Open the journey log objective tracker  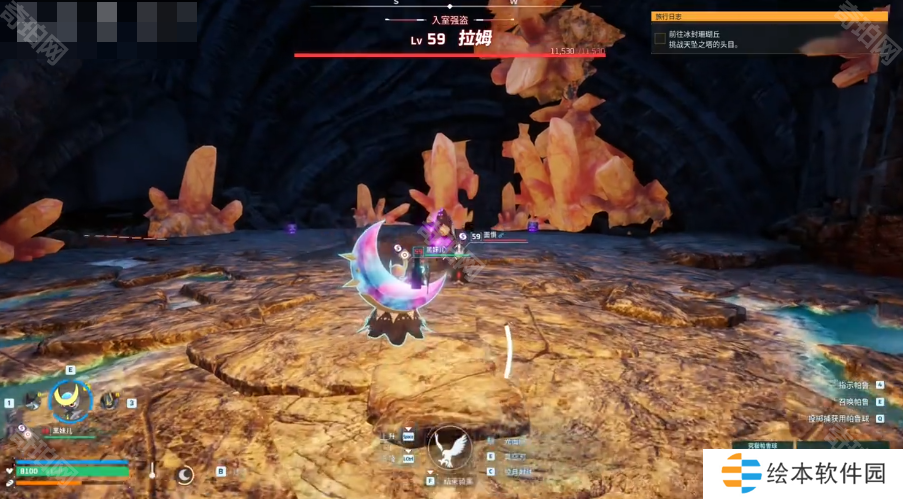(769, 16)
